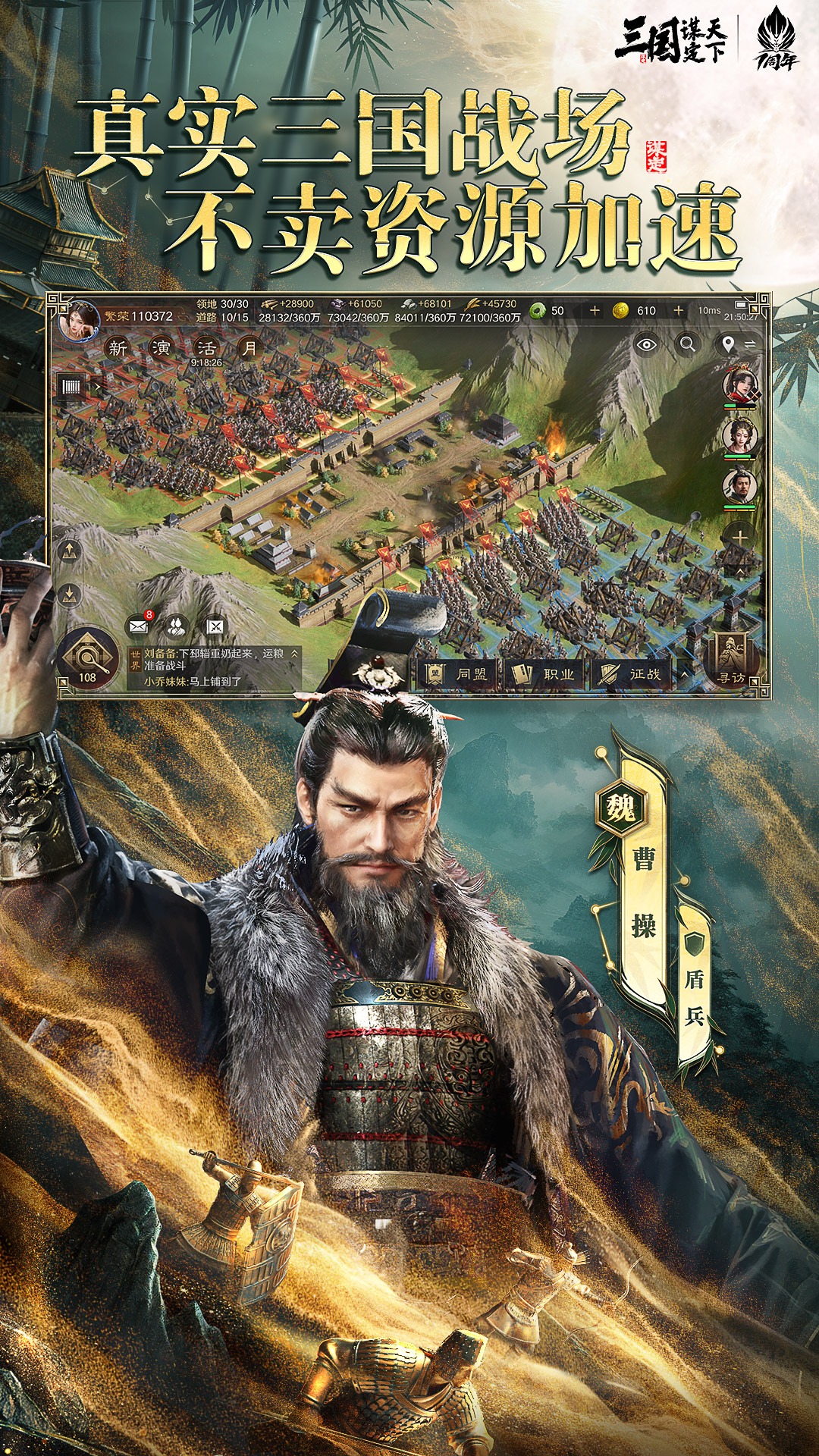
Task: Open the 活 events button
Action: [x=206, y=348]
